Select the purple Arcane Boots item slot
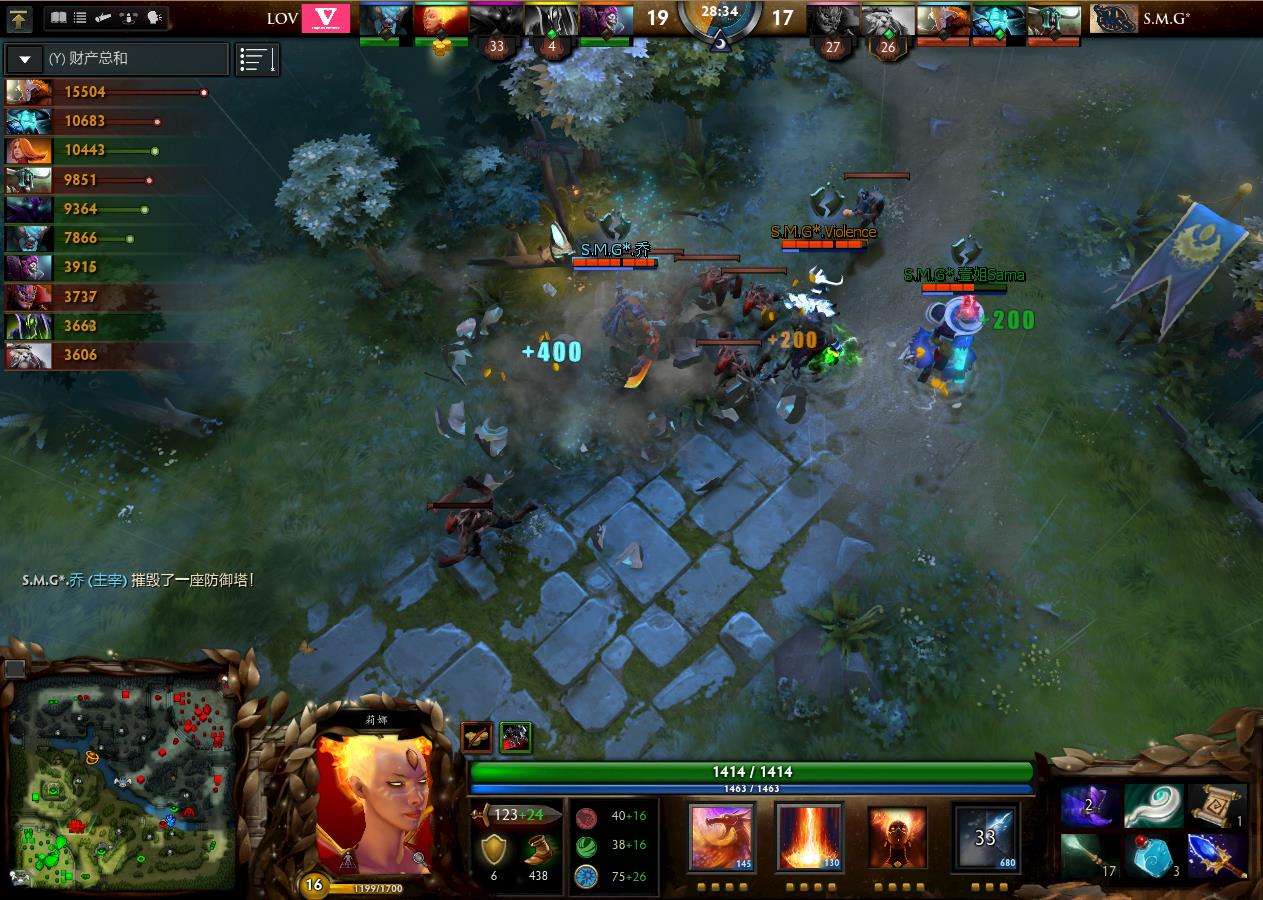The height and width of the screenshot is (900, 1263). pos(1089,806)
